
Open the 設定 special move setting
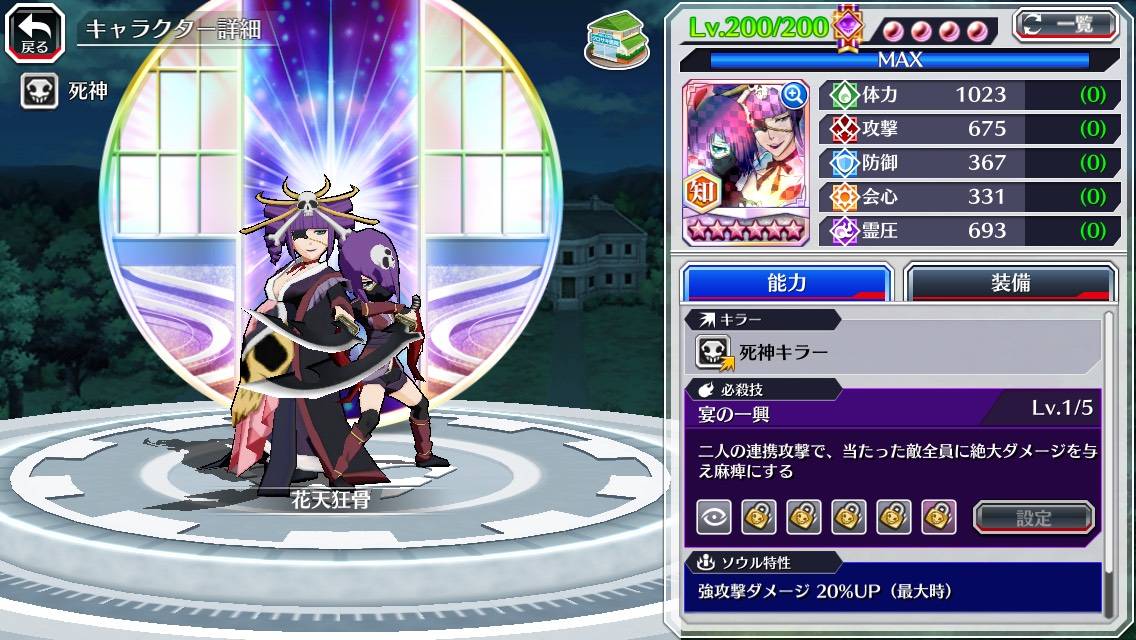[x=1034, y=517]
